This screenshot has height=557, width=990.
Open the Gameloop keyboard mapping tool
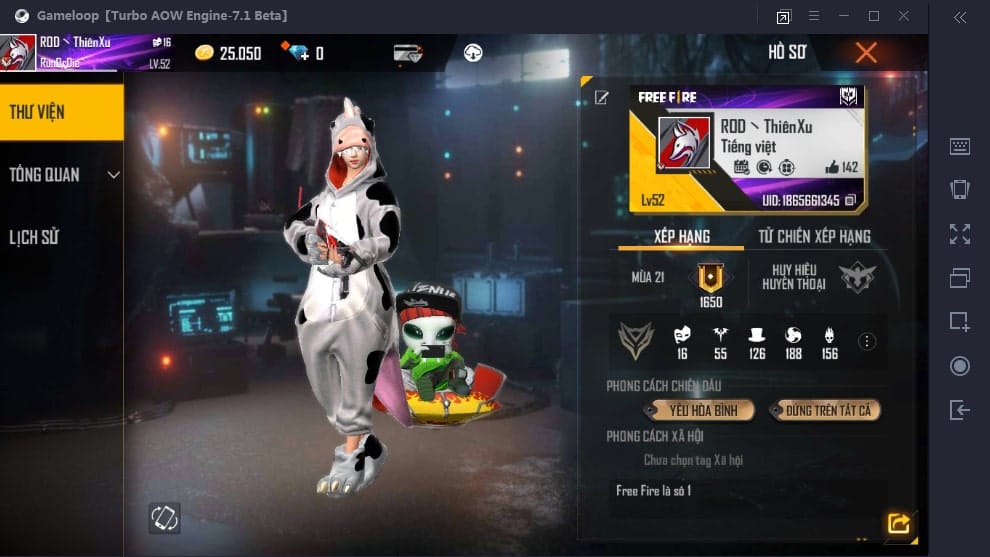[x=959, y=146]
